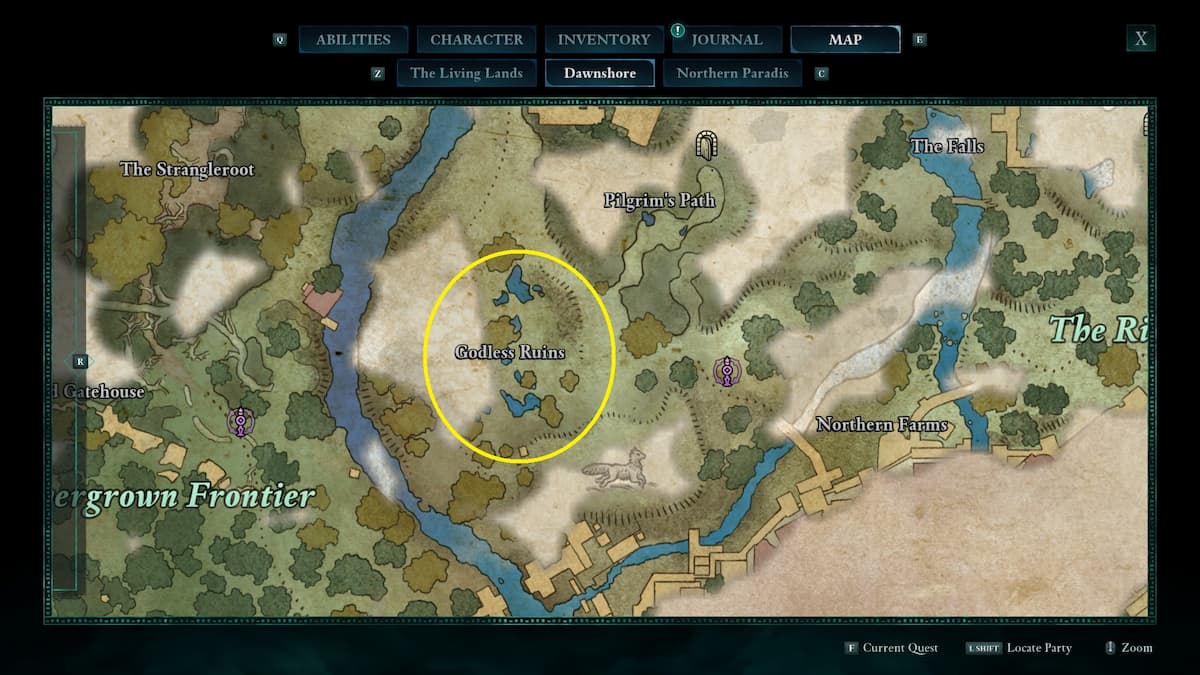Image resolution: width=1200 pixels, height=675 pixels.
Task: Close the menu with the X button
Action: pyautogui.click(x=1140, y=39)
